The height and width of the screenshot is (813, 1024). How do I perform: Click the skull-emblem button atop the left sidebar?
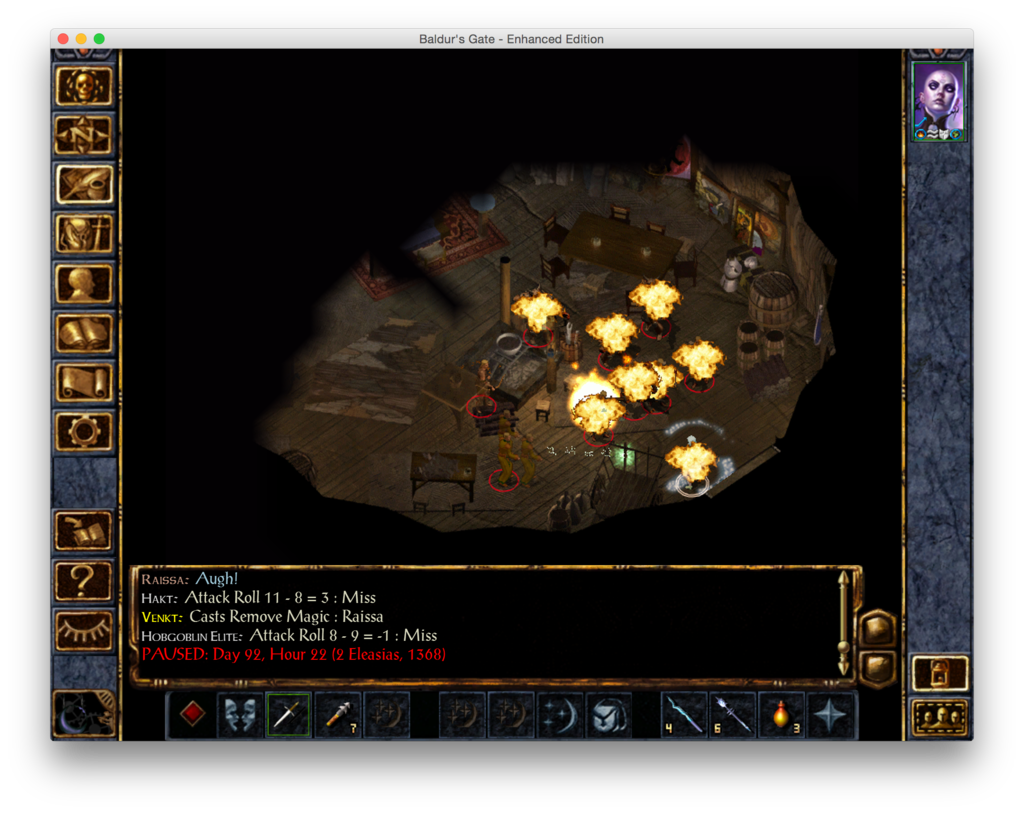pos(84,87)
